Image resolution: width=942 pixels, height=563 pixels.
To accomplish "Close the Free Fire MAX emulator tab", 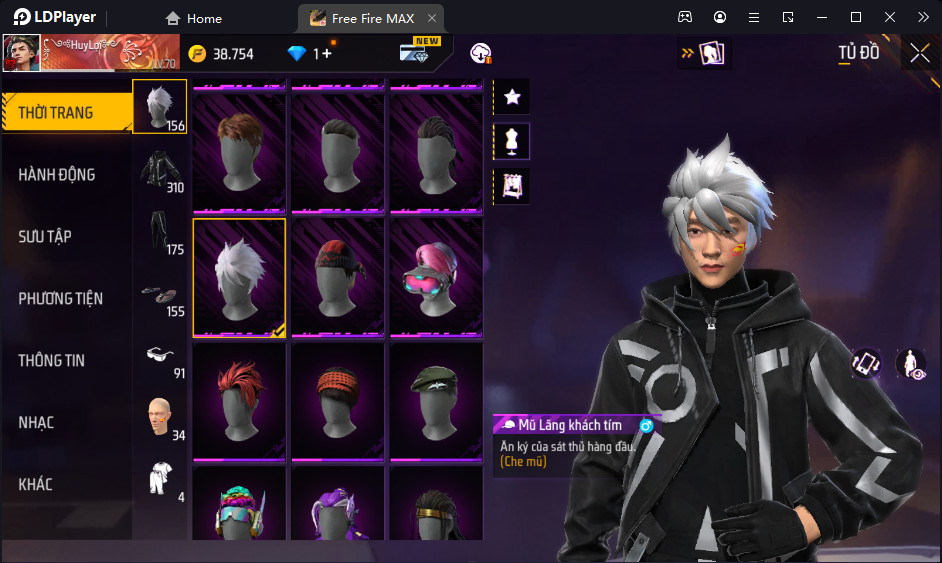I will (x=431, y=18).
